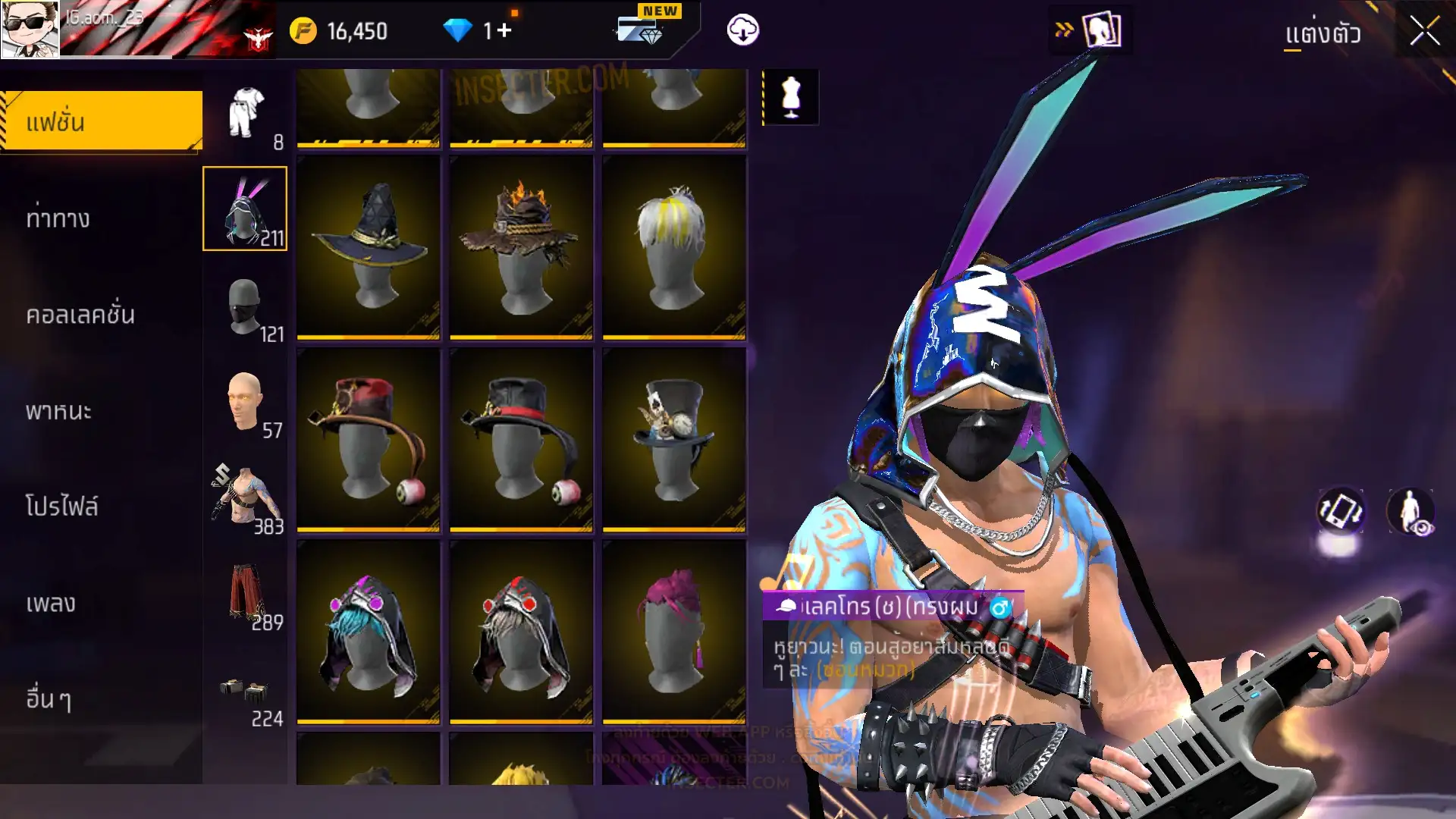Select the tops subcategory with 383 items

pyautogui.click(x=246, y=499)
